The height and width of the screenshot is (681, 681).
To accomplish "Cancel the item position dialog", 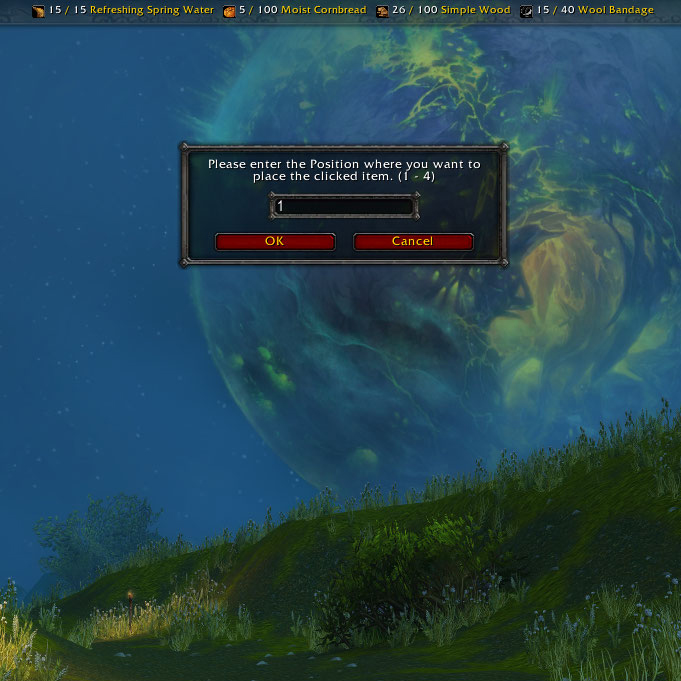I will (412, 241).
